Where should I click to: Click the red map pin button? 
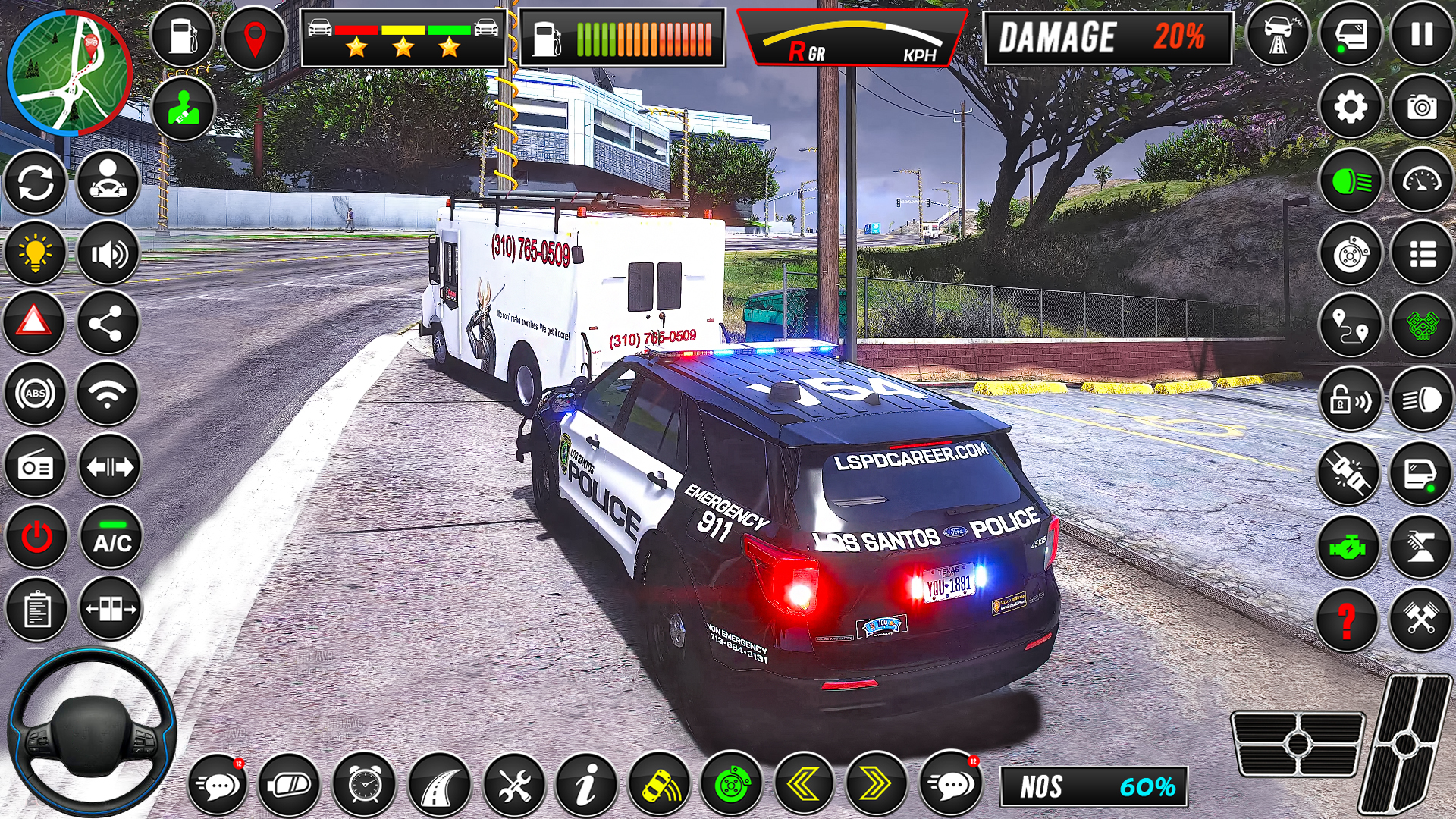click(255, 38)
